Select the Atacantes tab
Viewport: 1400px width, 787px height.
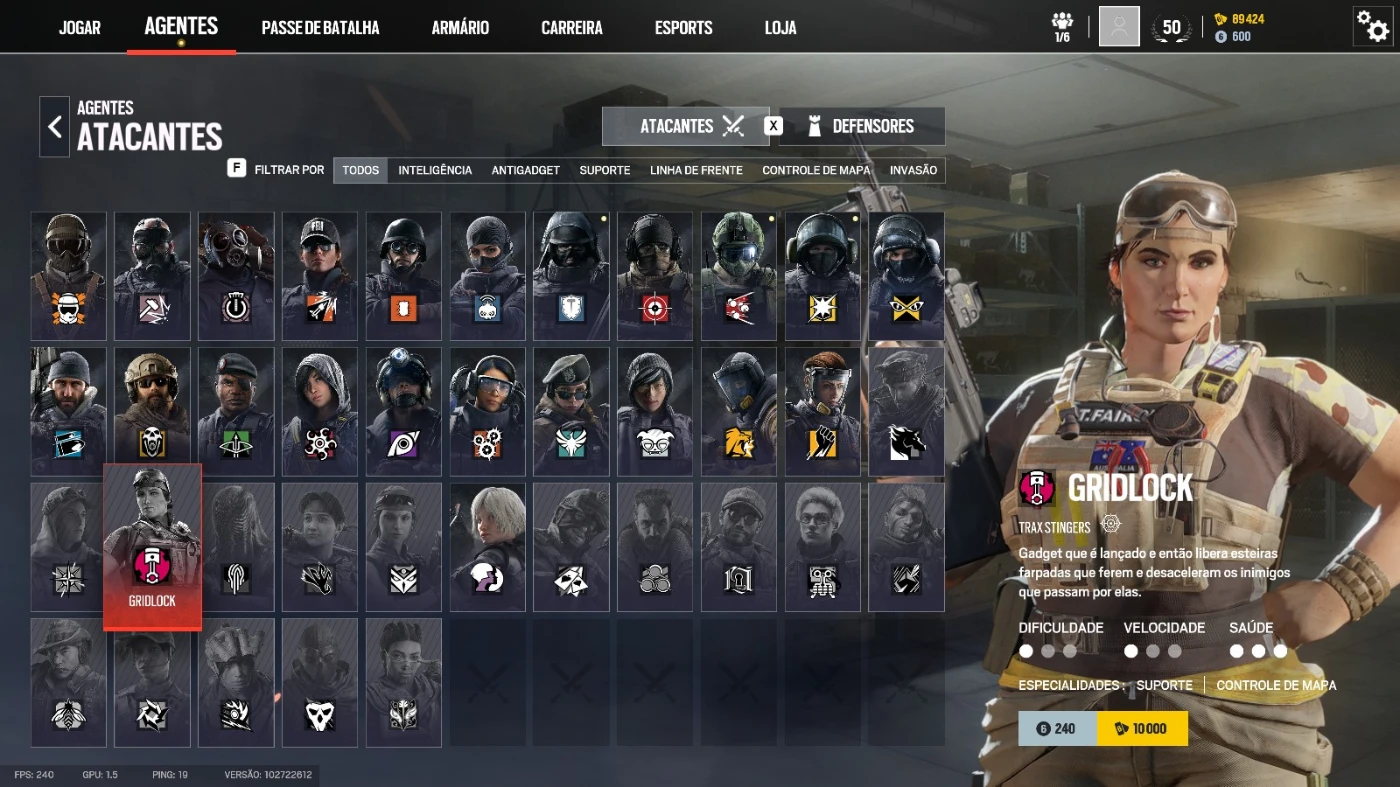coord(686,126)
